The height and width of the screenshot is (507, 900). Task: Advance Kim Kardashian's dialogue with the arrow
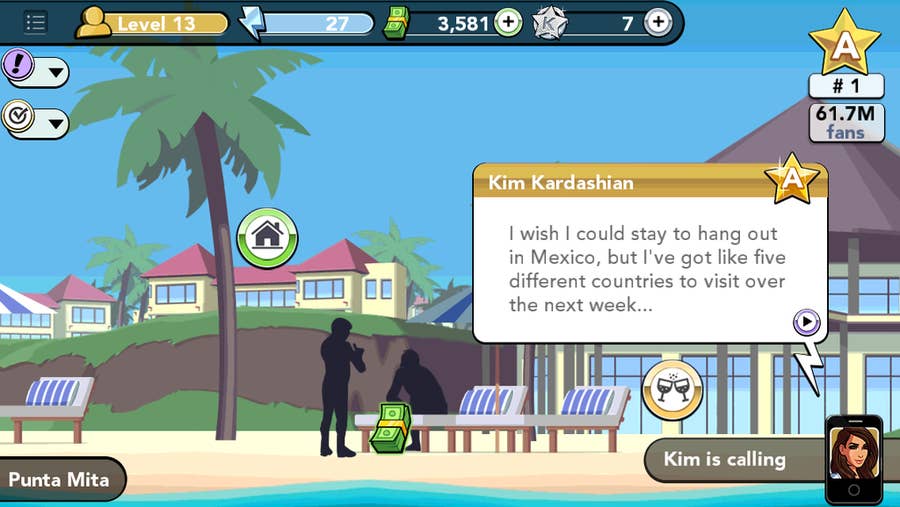point(806,322)
